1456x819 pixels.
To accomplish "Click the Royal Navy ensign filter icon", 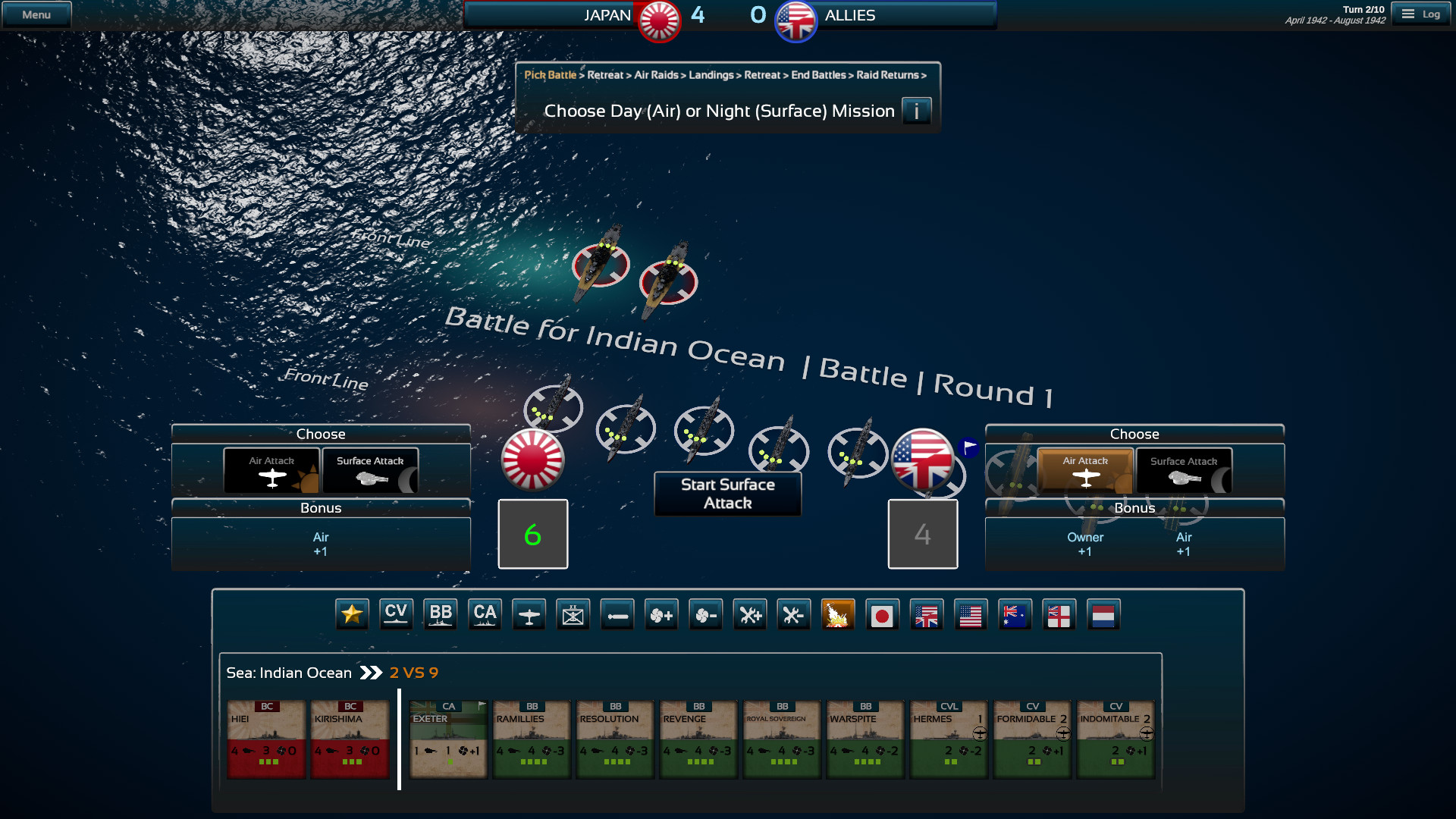I will [x=1059, y=614].
